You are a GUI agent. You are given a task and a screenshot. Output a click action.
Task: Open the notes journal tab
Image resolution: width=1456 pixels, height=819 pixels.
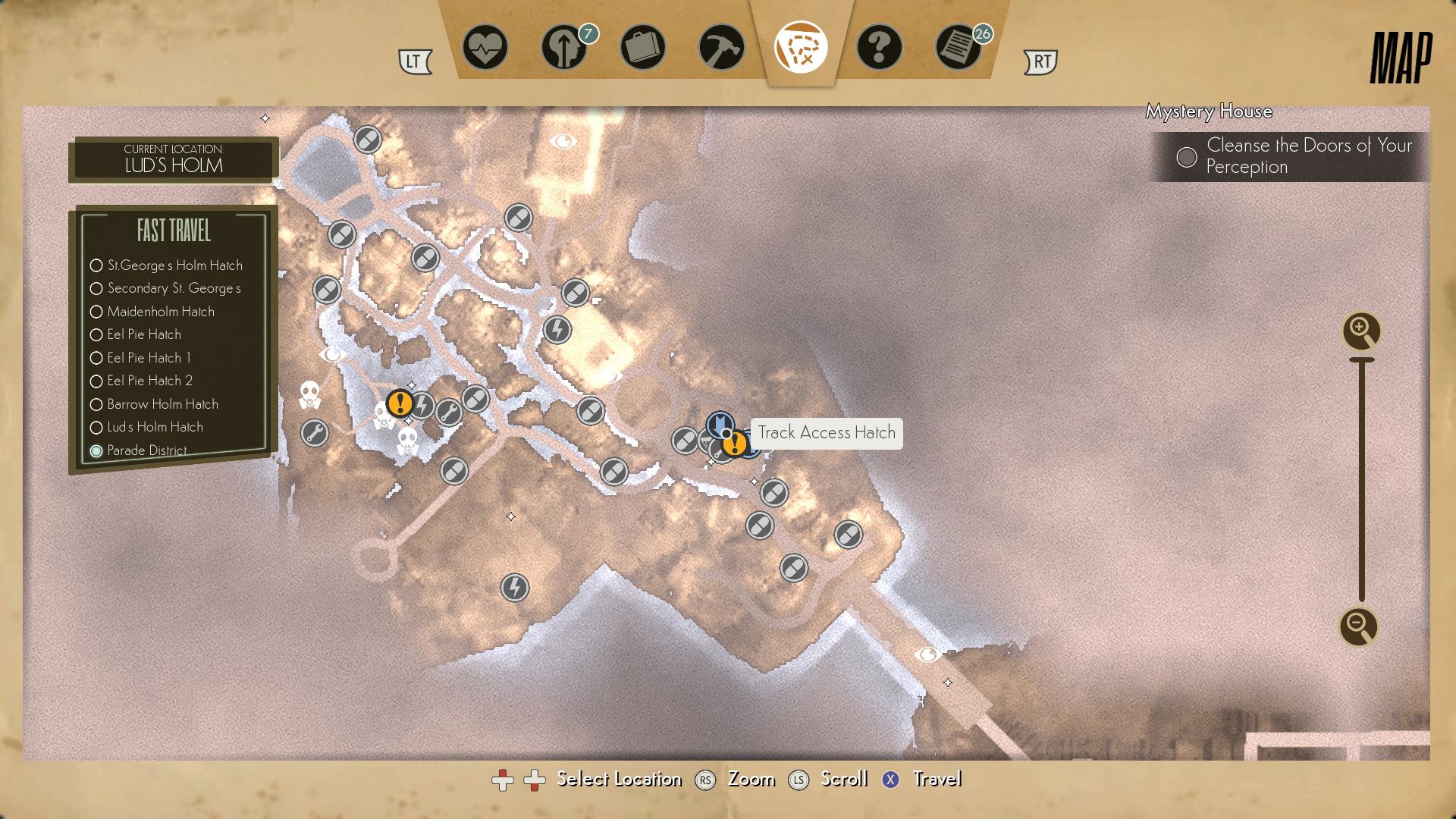[958, 48]
